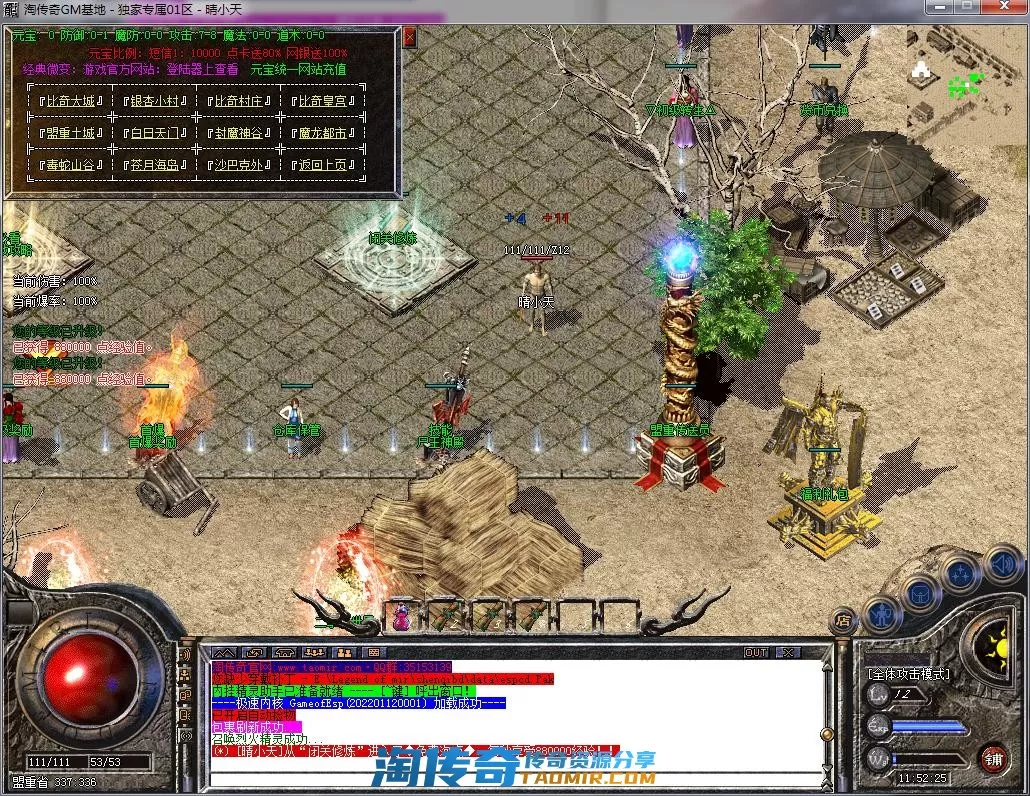Image resolution: width=1030 pixels, height=796 pixels.
Task: Select the 银杏小村 teleport link
Action: [153, 102]
